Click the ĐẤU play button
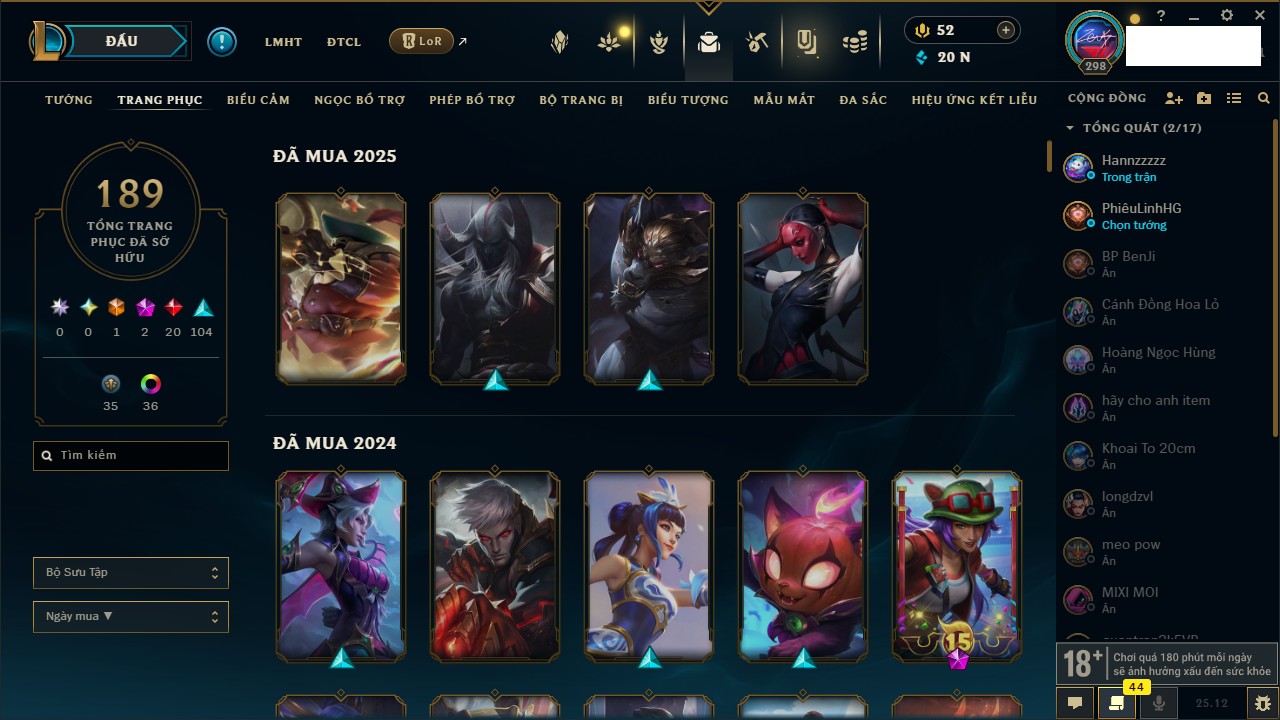The width and height of the screenshot is (1280, 720). click(x=122, y=41)
